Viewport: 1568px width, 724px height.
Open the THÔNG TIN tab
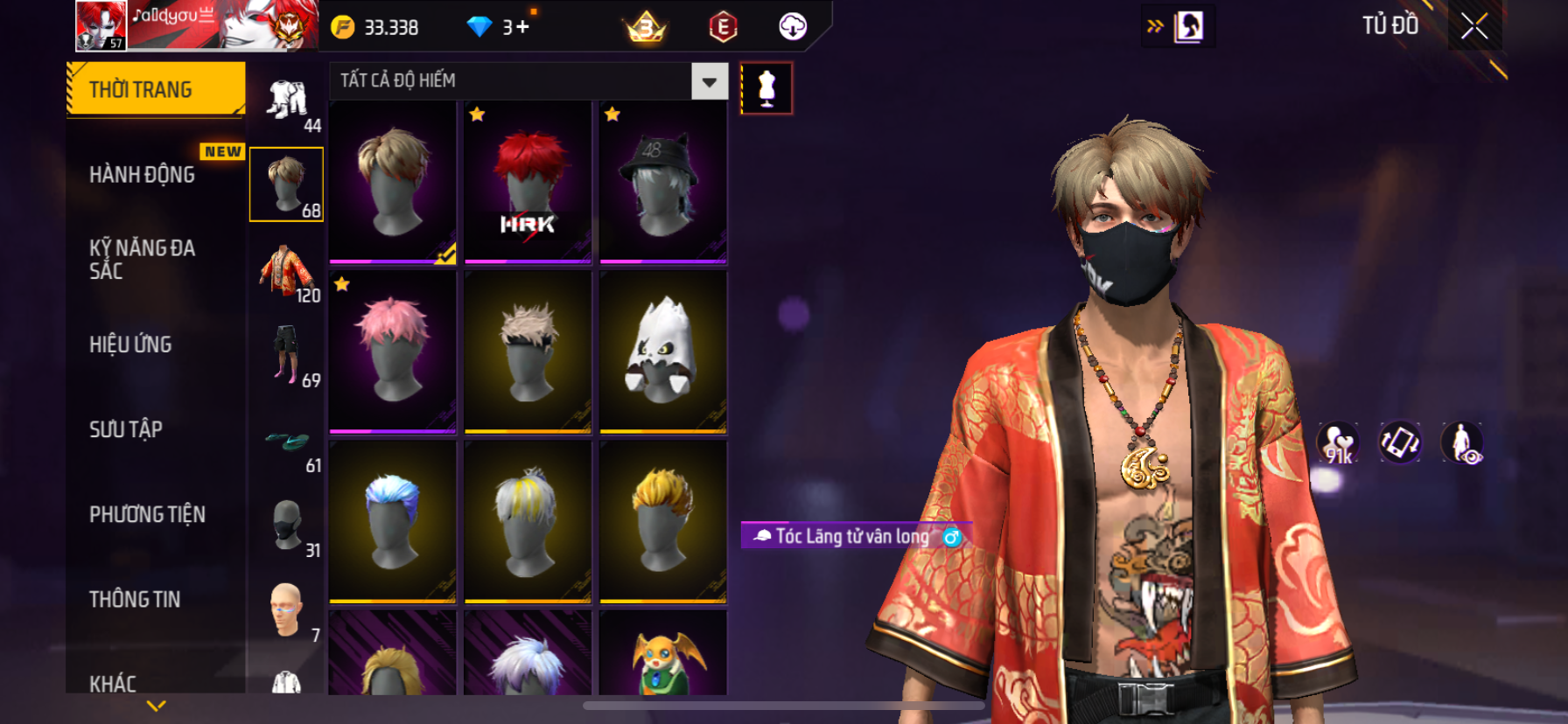(135, 599)
